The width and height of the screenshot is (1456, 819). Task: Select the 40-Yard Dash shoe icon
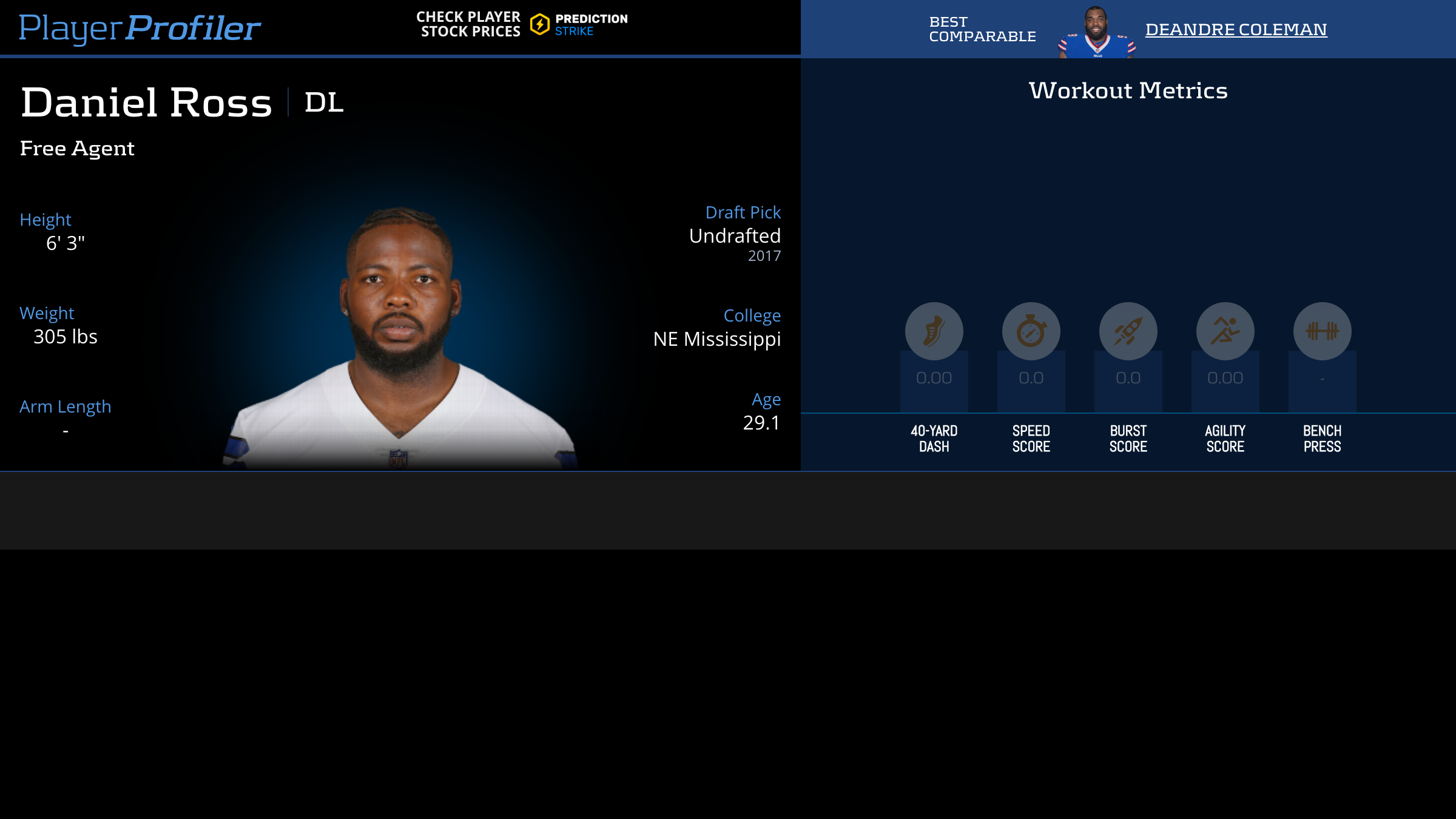pyautogui.click(x=934, y=331)
